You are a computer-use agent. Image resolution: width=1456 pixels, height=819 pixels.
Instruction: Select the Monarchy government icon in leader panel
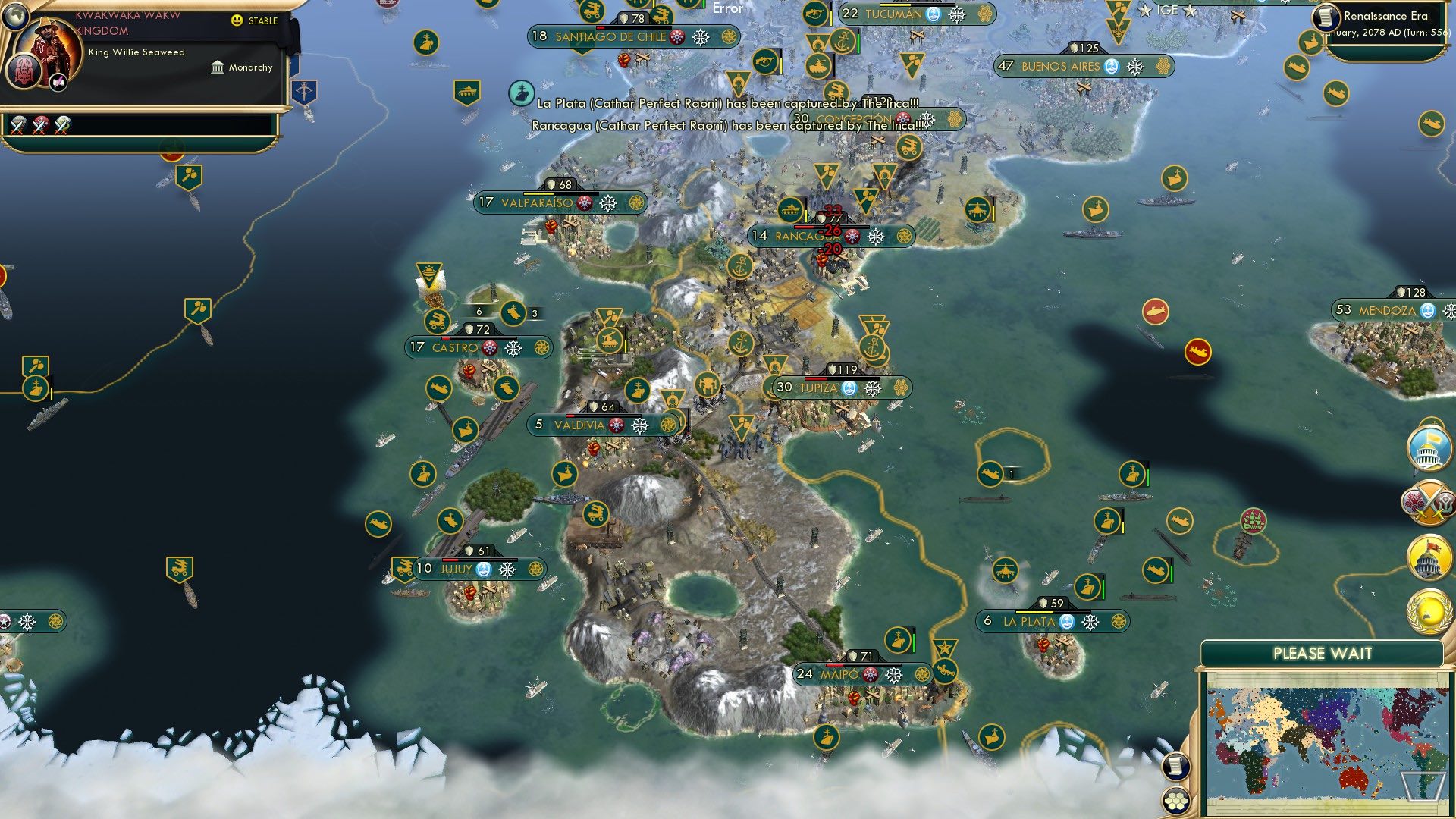coord(216,67)
